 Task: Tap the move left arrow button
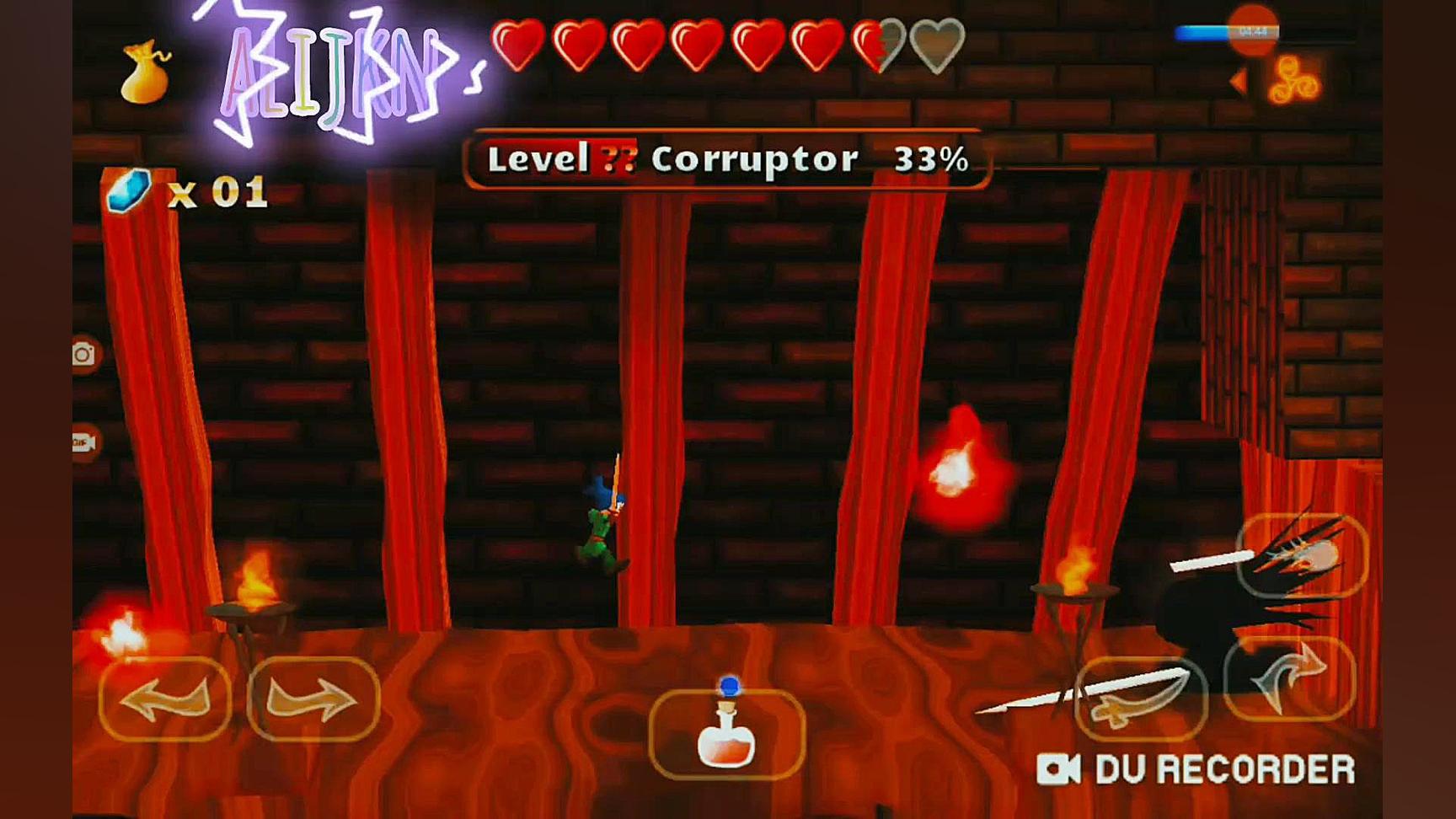165,699
